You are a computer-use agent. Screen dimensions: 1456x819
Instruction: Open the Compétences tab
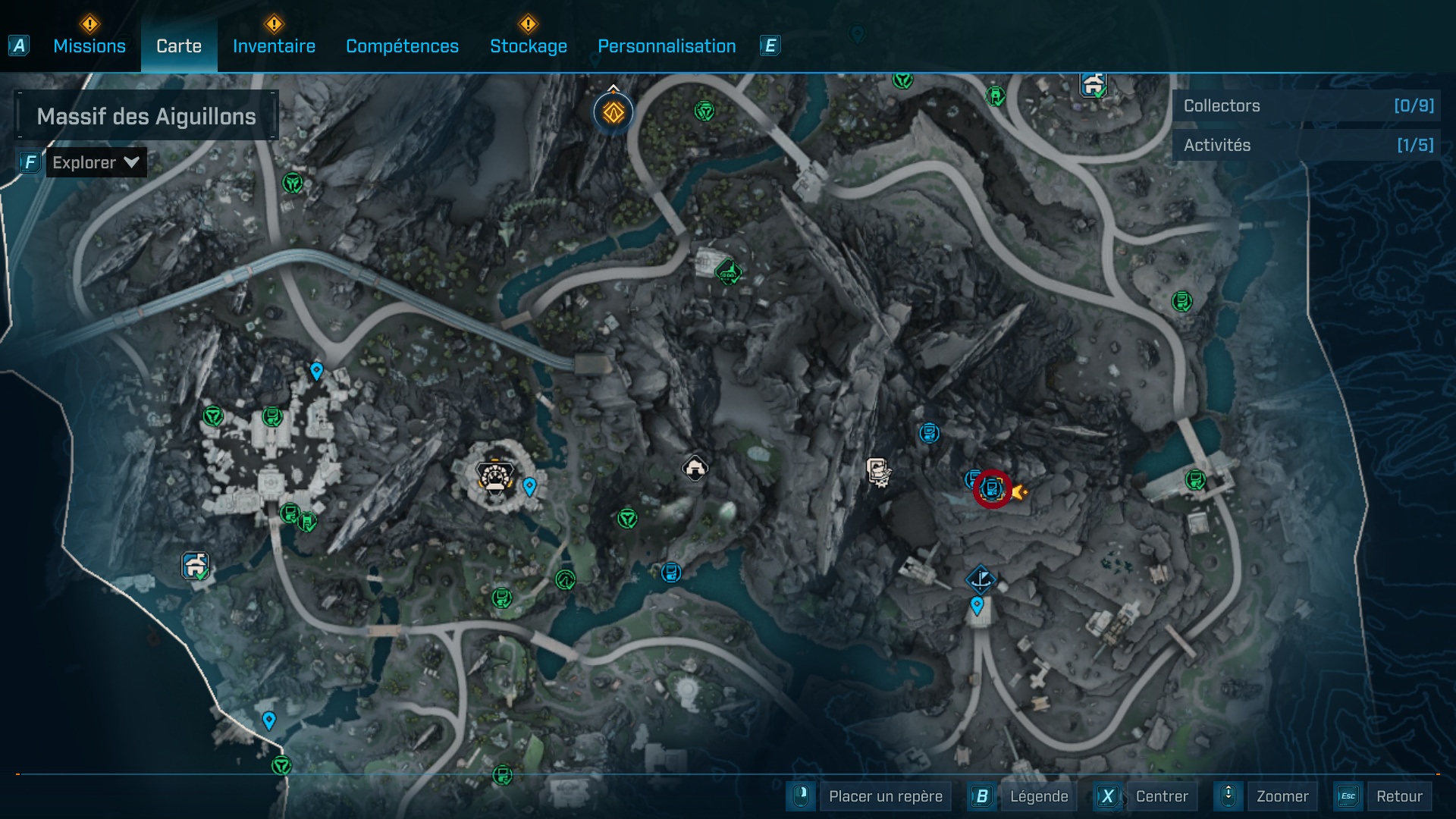coord(402,45)
